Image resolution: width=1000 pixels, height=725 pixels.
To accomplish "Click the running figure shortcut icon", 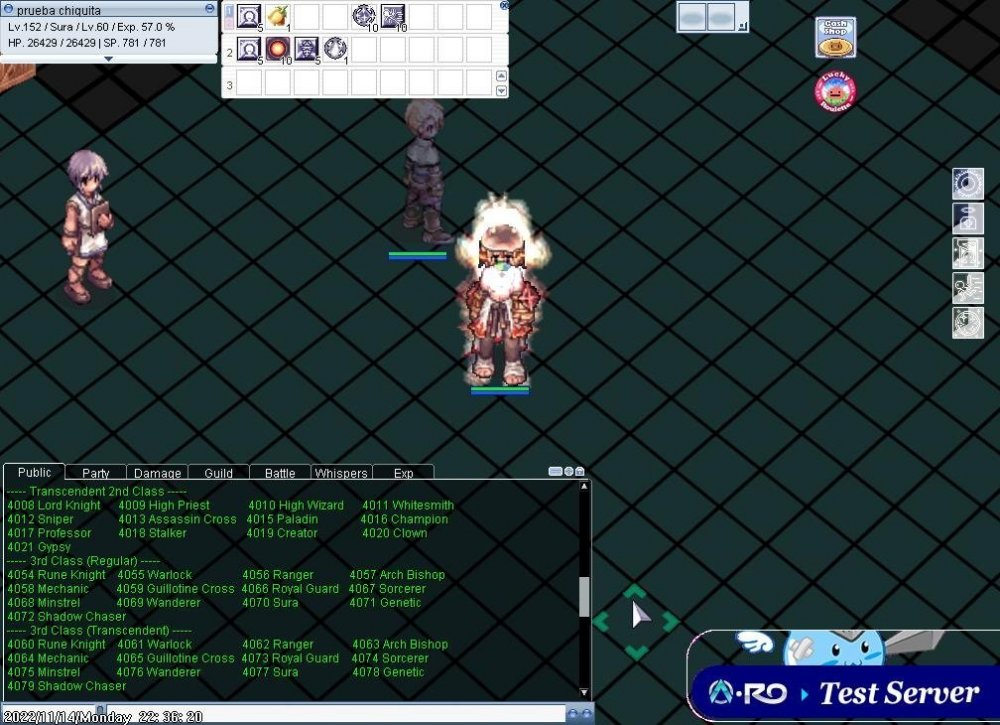I will coord(967,289).
